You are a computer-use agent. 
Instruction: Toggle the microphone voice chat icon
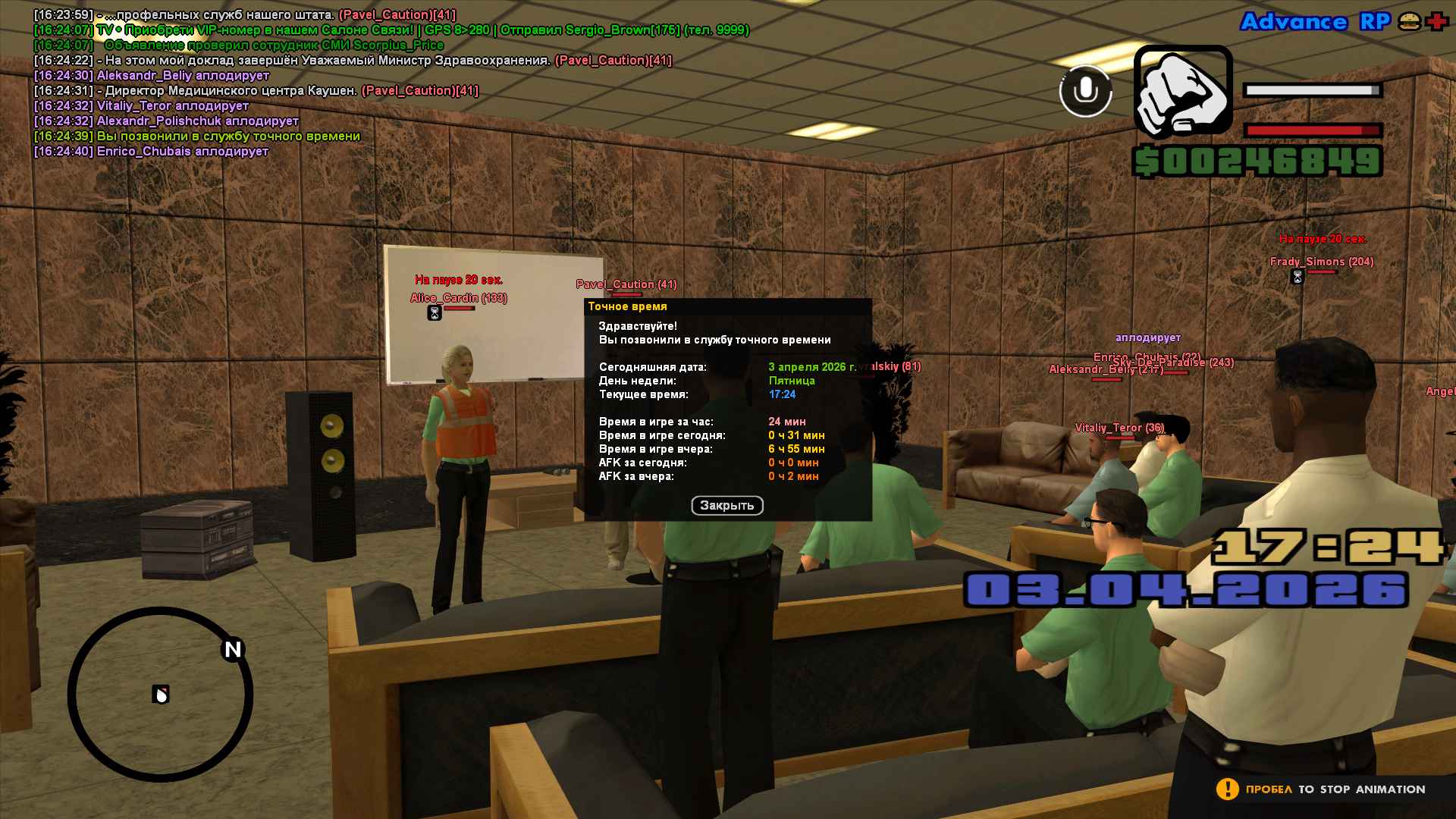[x=1085, y=91]
